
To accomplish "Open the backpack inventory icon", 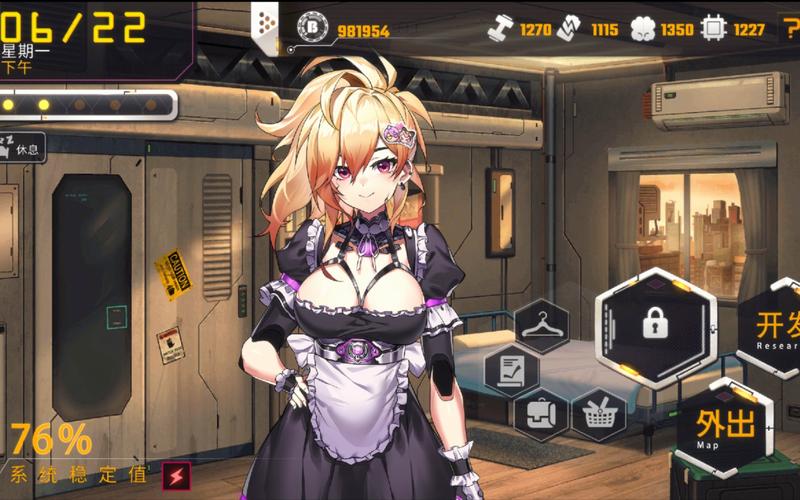I will tap(541, 413).
